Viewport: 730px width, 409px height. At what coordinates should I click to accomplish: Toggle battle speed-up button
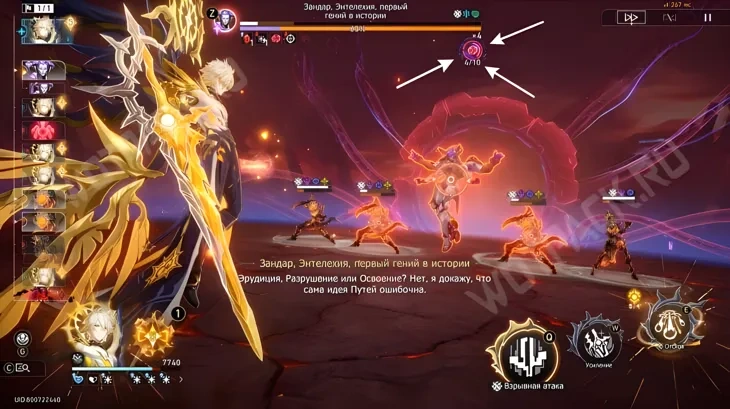click(x=630, y=17)
